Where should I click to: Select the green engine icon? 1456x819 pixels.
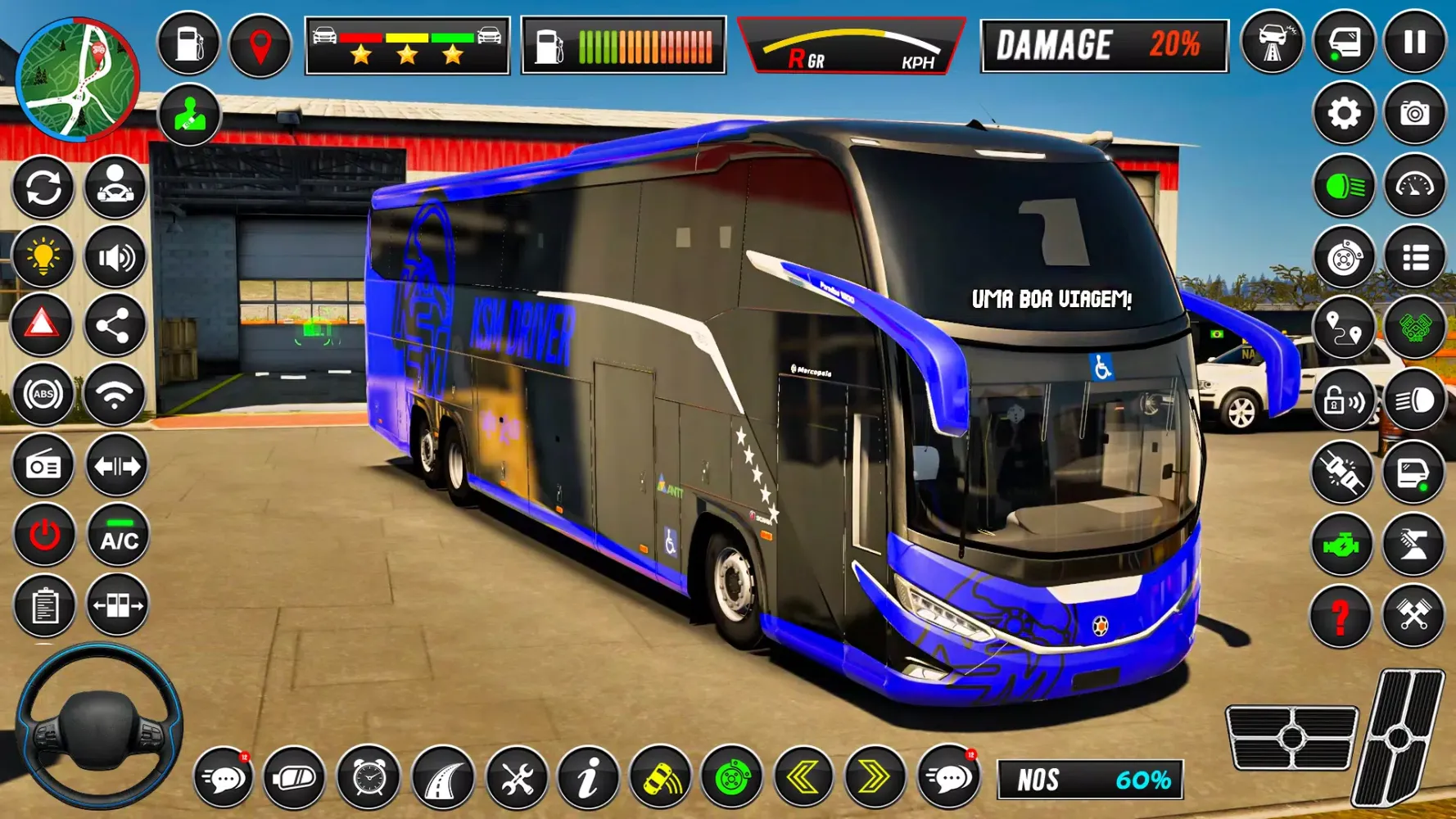[1341, 545]
